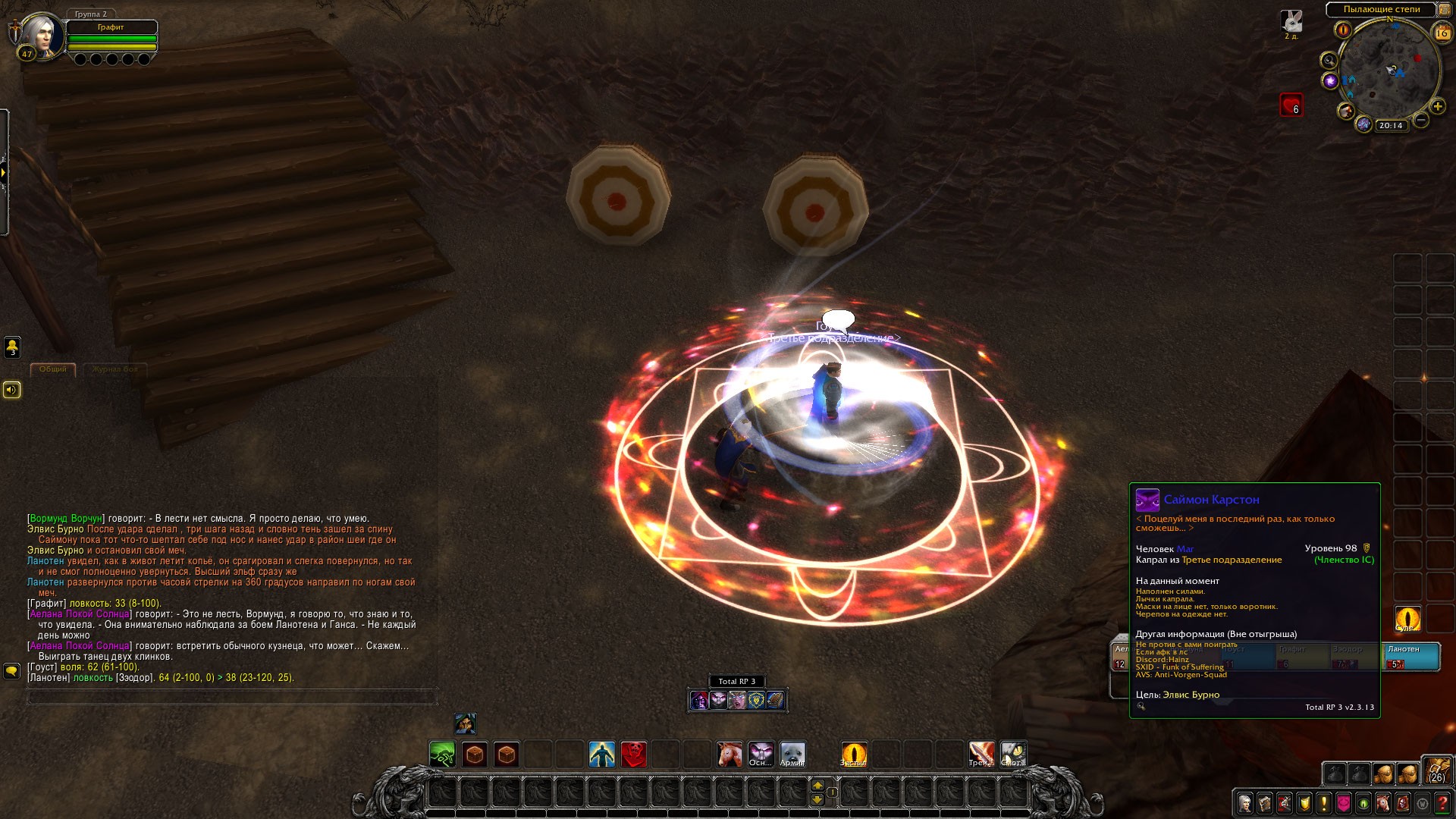
Task: Switch to the Общий chat tab
Action: click(53, 369)
